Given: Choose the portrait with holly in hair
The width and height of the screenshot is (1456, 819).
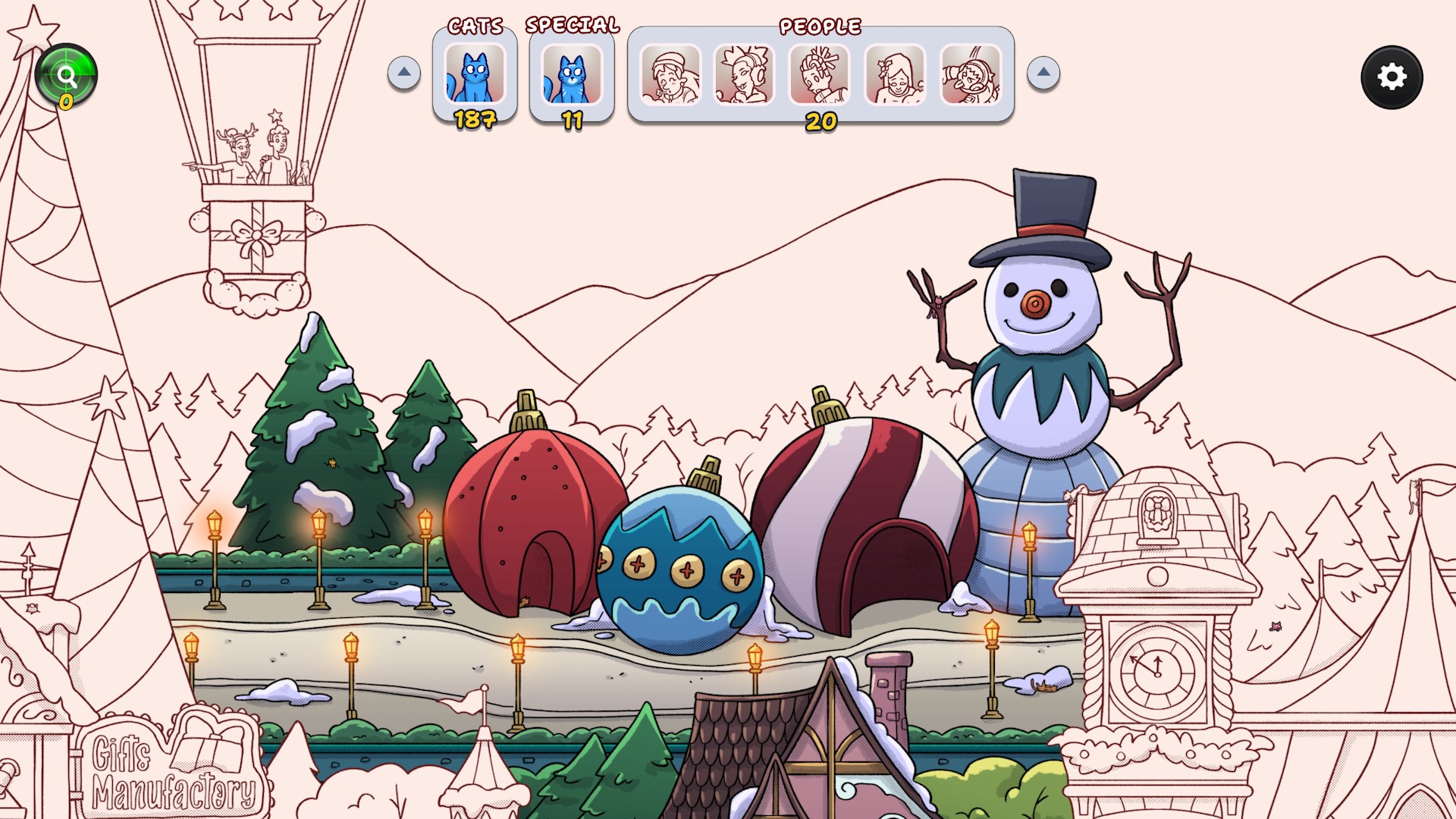Looking at the screenshot, I should pos(896,74).
